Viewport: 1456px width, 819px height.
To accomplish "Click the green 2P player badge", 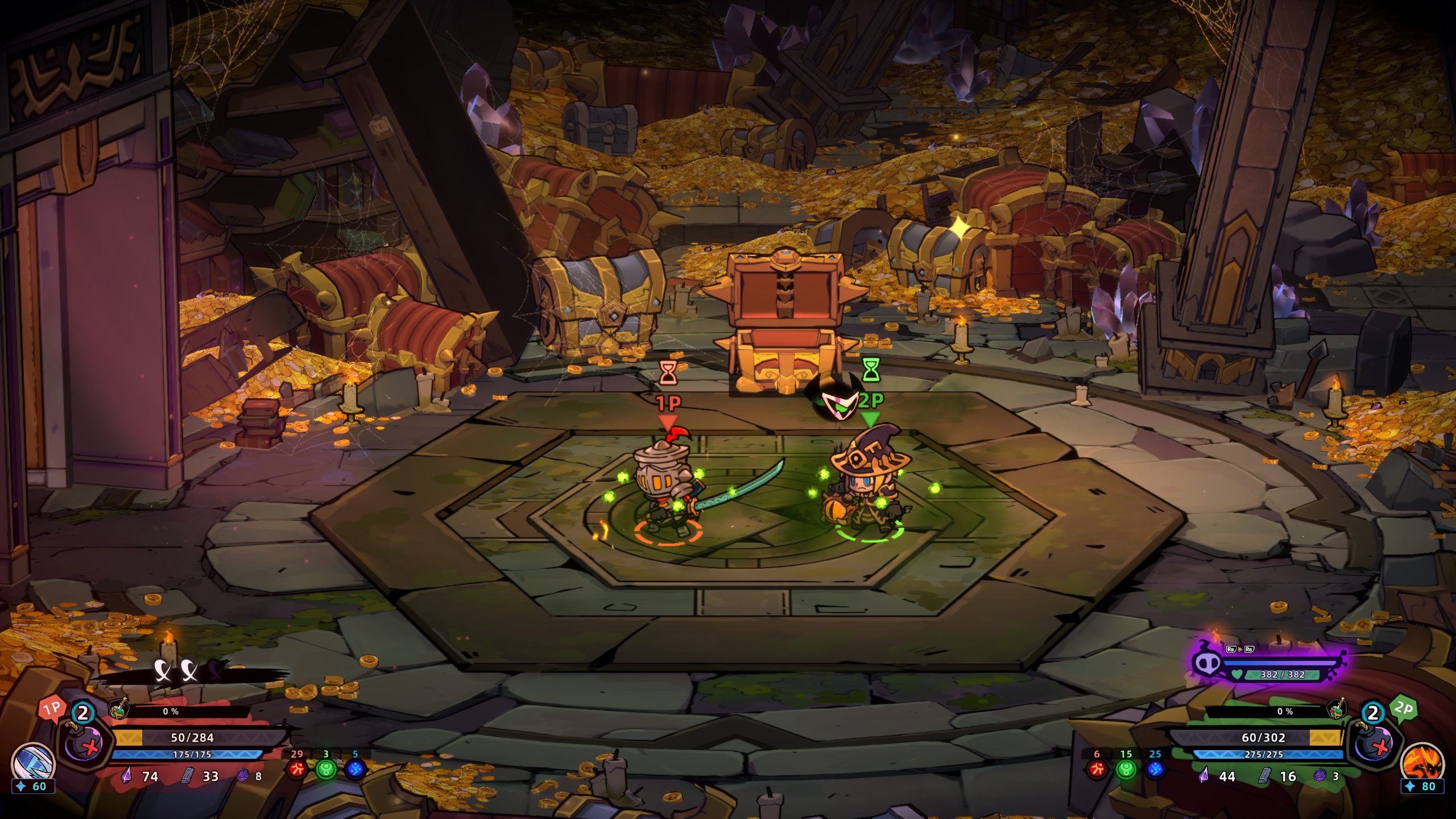I will pyautogui.click(x=1403, y=709).
